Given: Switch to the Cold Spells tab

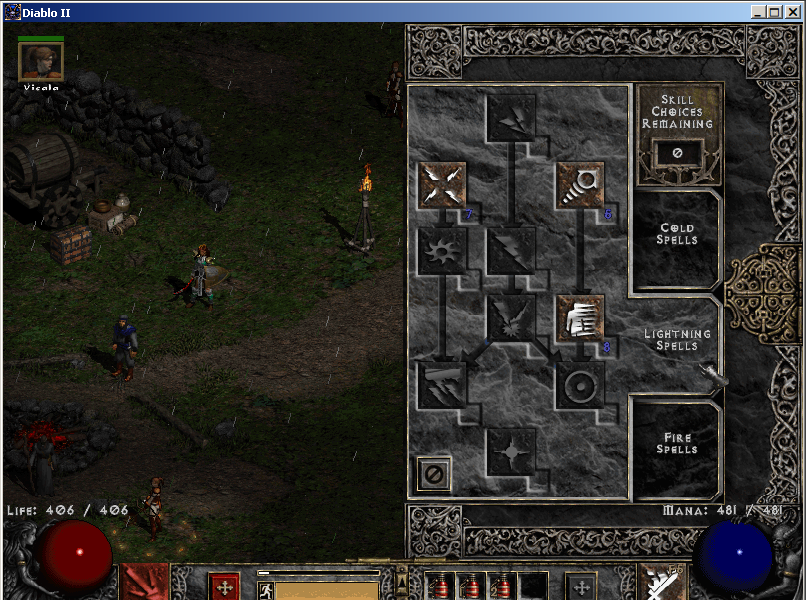Looking at the screenshot, I should pyautogui.click(x=676, y=235).
